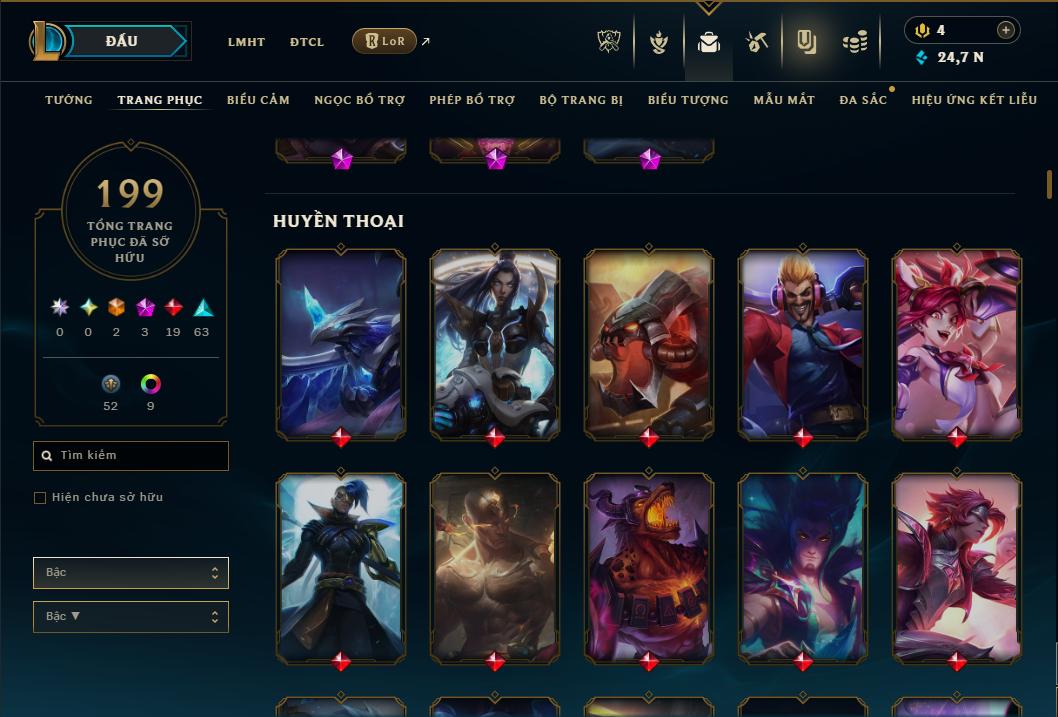Switch to the MẪU MẮT wards tab

click(784, 100)
